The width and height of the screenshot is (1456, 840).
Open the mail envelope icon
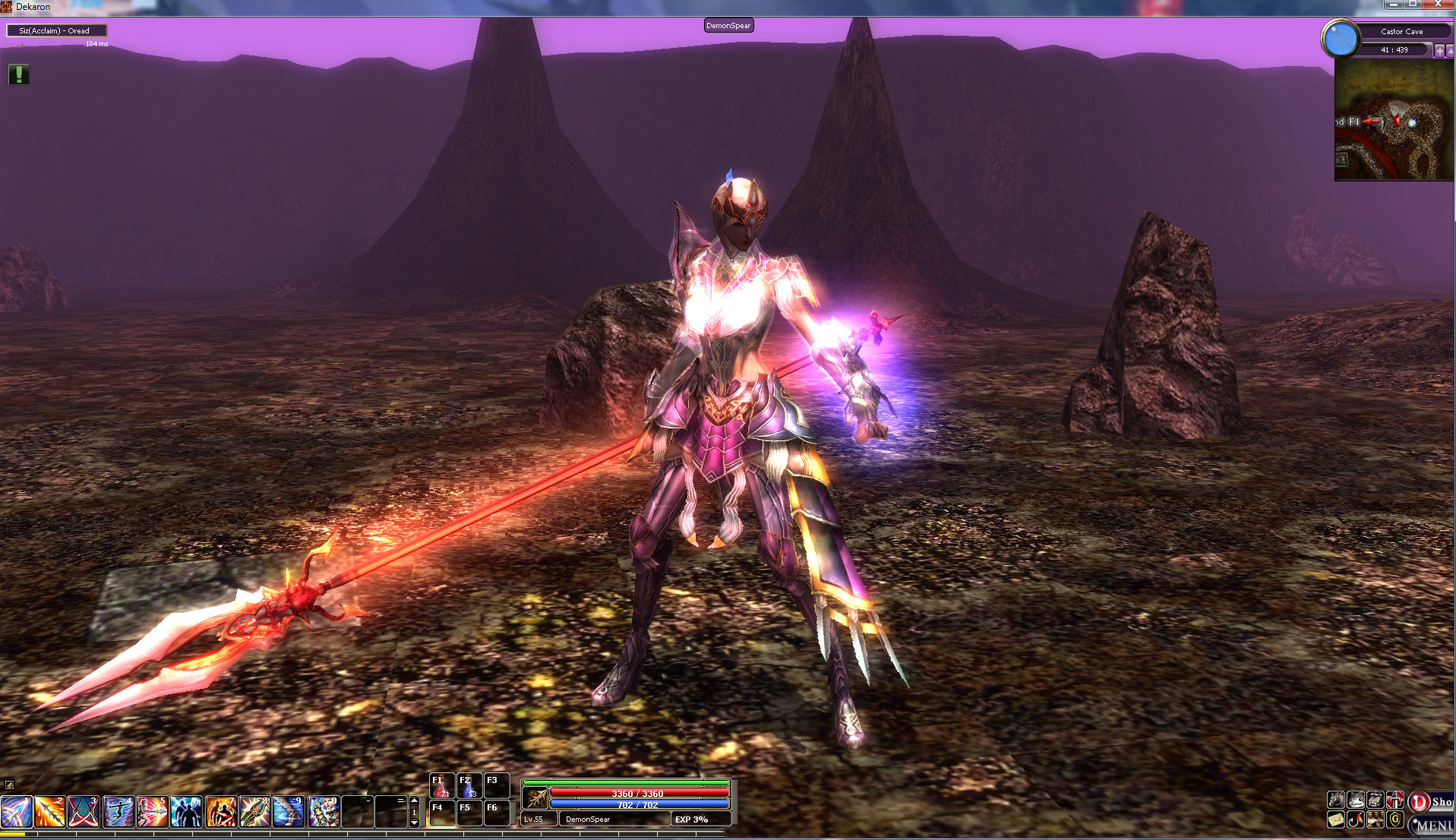[x=1336, y=819]
